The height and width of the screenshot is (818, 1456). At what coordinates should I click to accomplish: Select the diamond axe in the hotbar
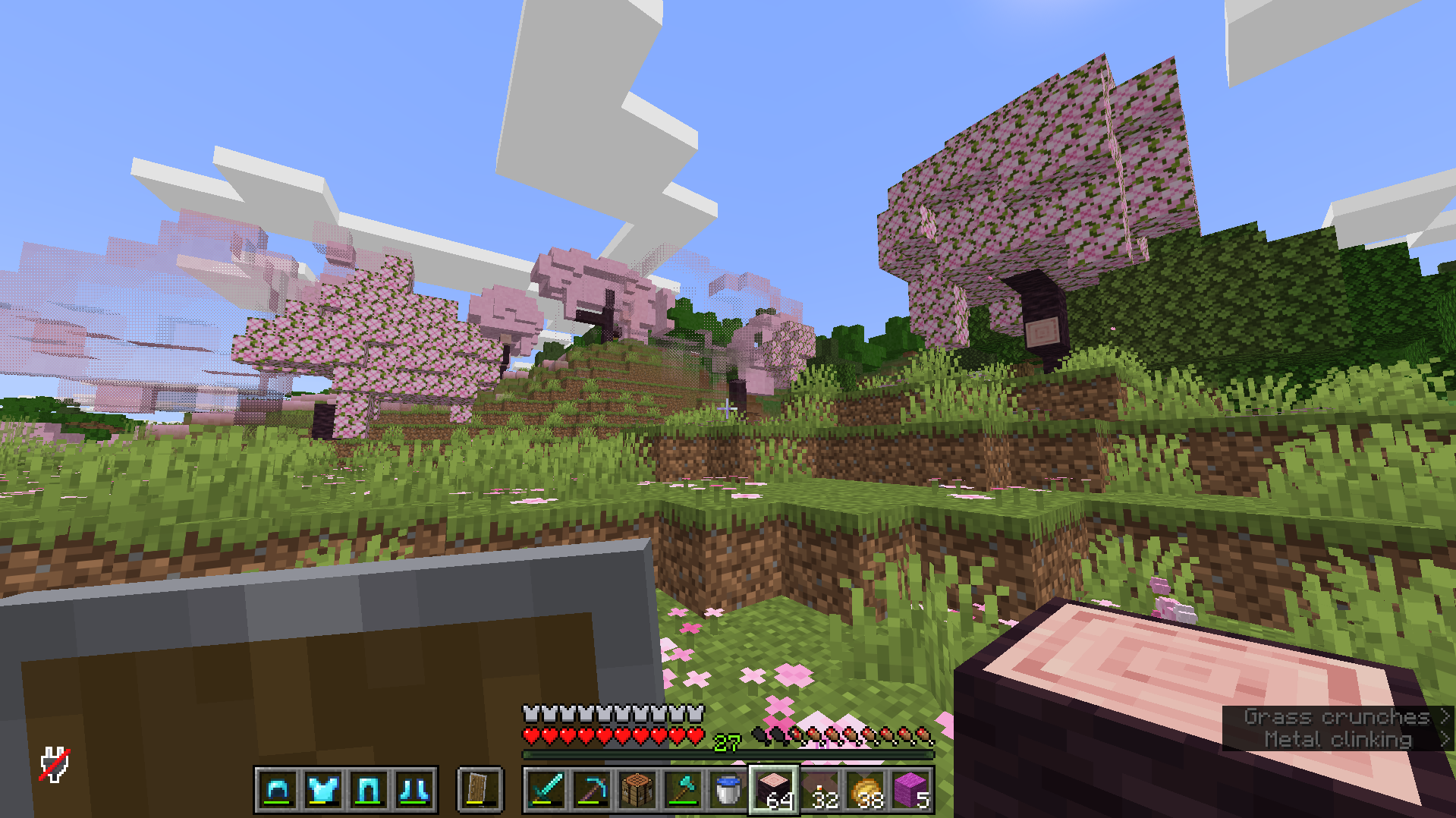682,789
